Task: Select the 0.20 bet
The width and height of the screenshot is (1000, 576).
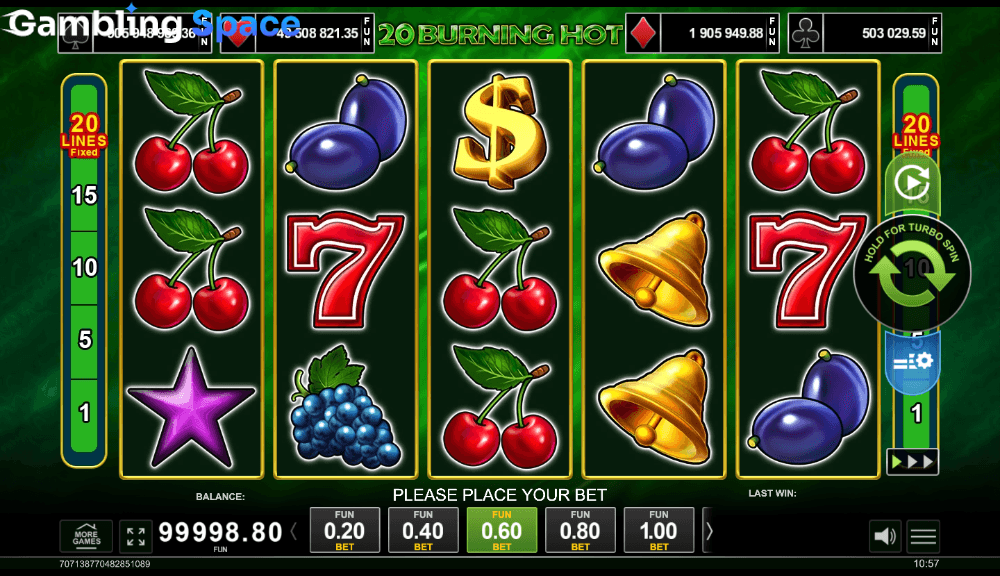Action: point(345,530)
